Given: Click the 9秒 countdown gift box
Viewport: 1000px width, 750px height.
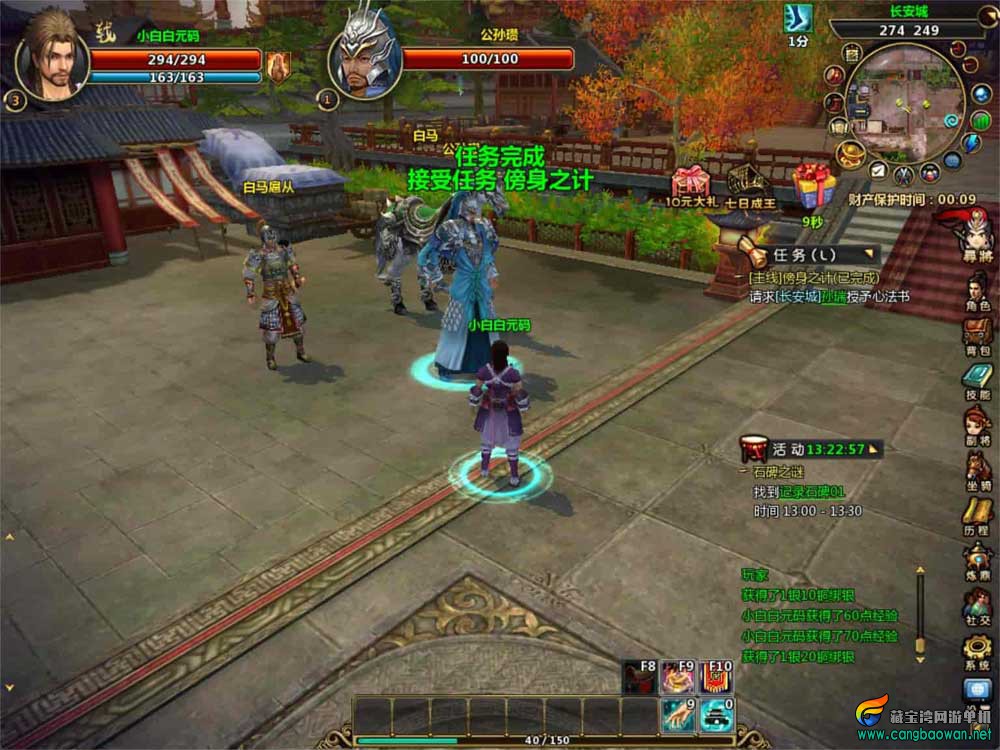Looking at the screenshot, I should (813, 186).
